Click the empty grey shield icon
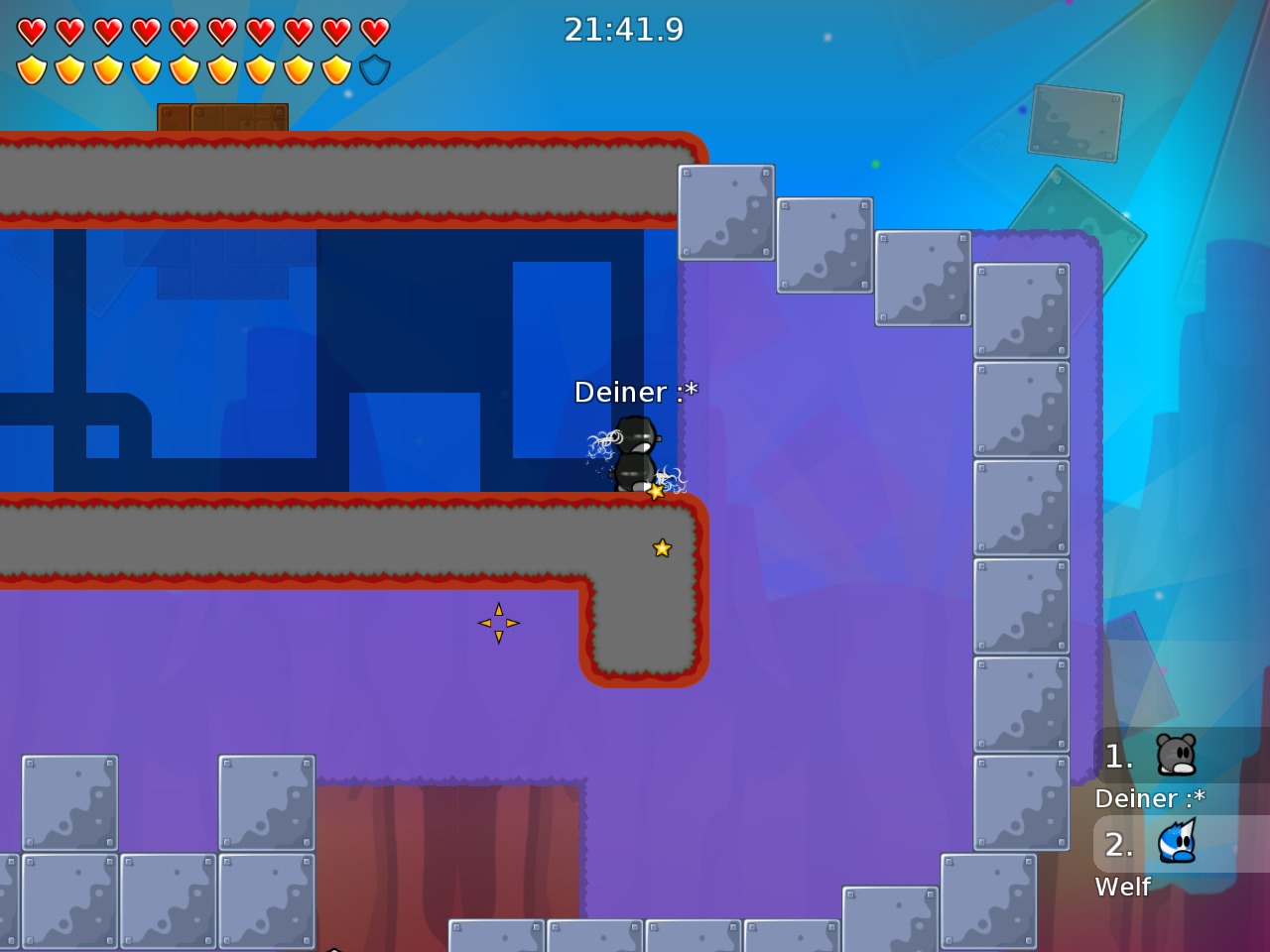 376,67
